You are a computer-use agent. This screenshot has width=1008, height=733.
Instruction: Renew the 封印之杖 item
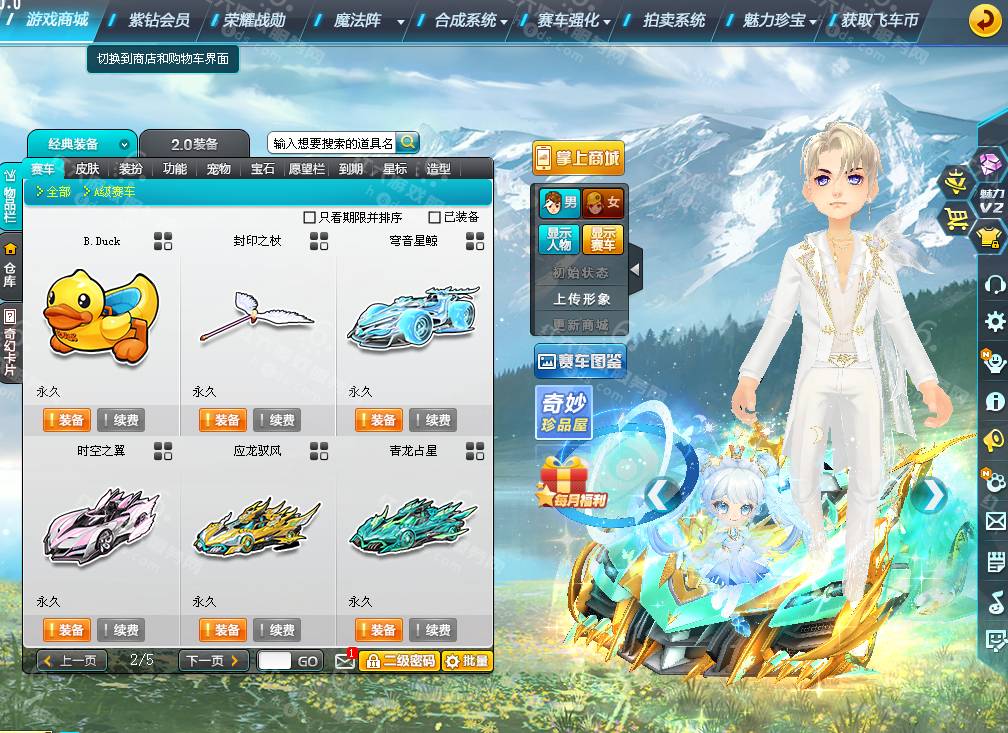click(x=276, y=420)
